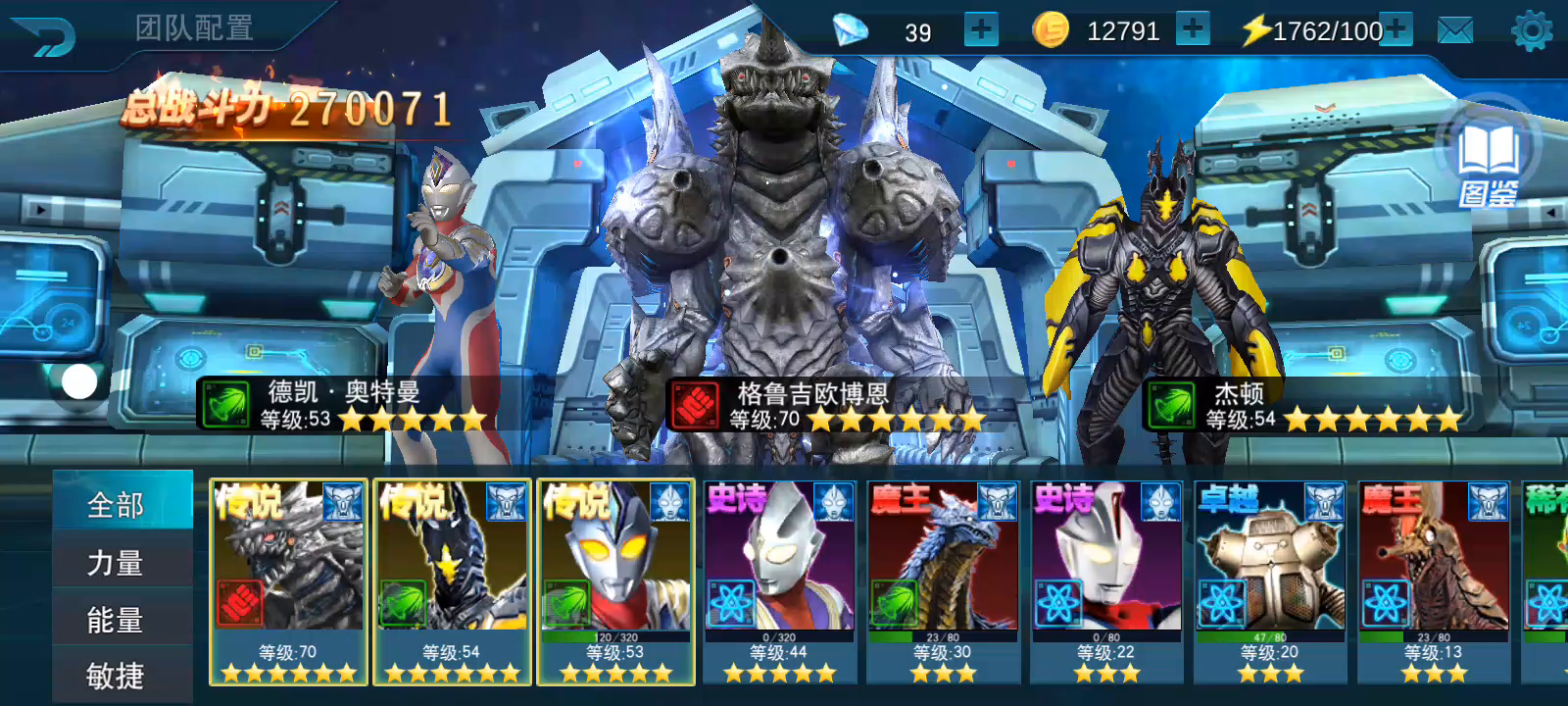Select the level 53 传说 Ultraman card

click(x=615, y=581)
